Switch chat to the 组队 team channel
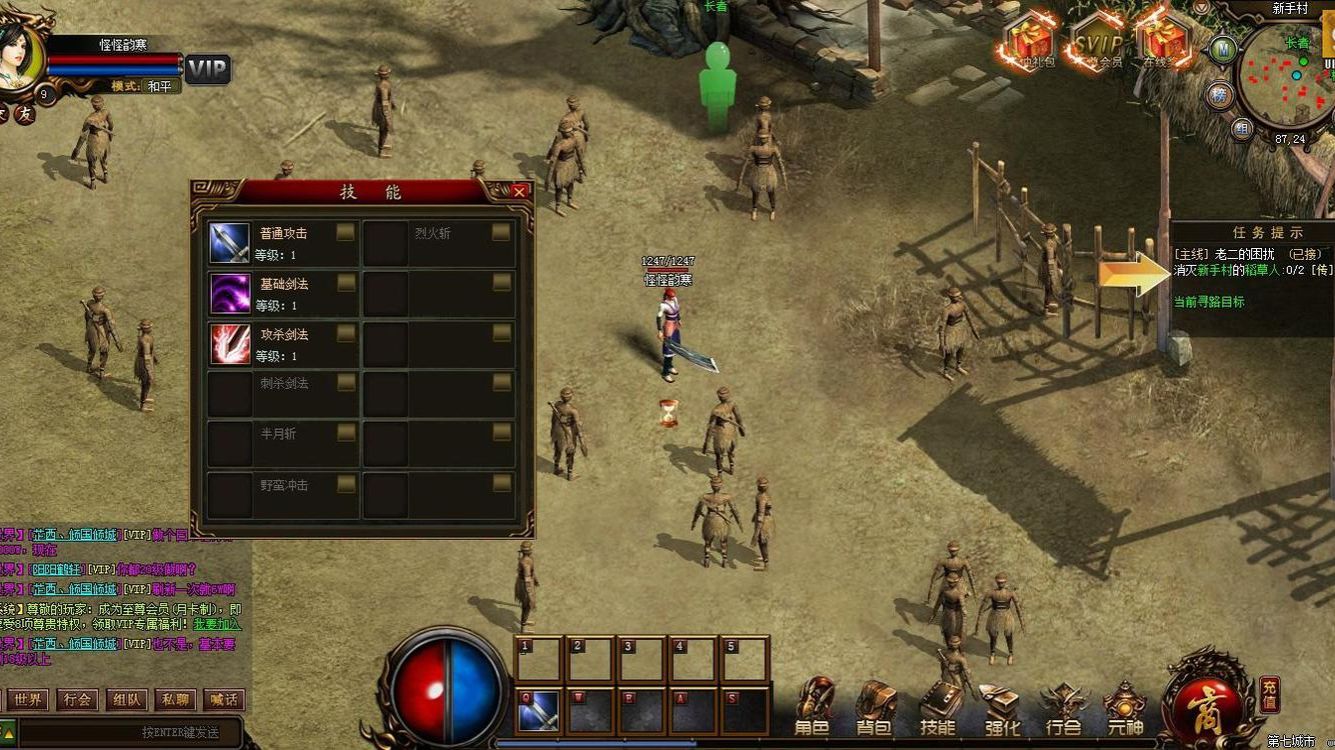 (x=126, y=700)
